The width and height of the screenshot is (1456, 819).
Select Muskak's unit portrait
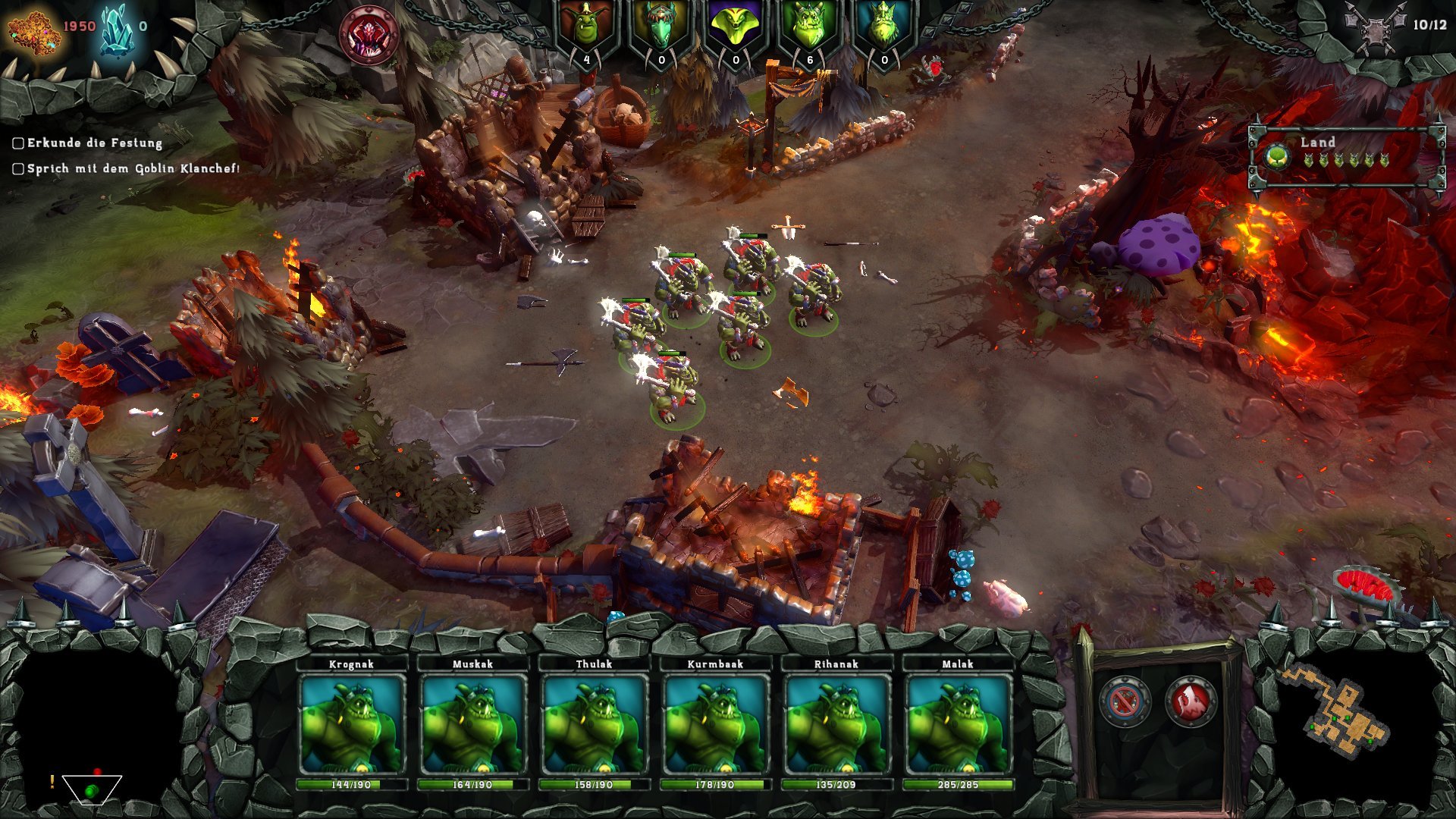[472, 724]
